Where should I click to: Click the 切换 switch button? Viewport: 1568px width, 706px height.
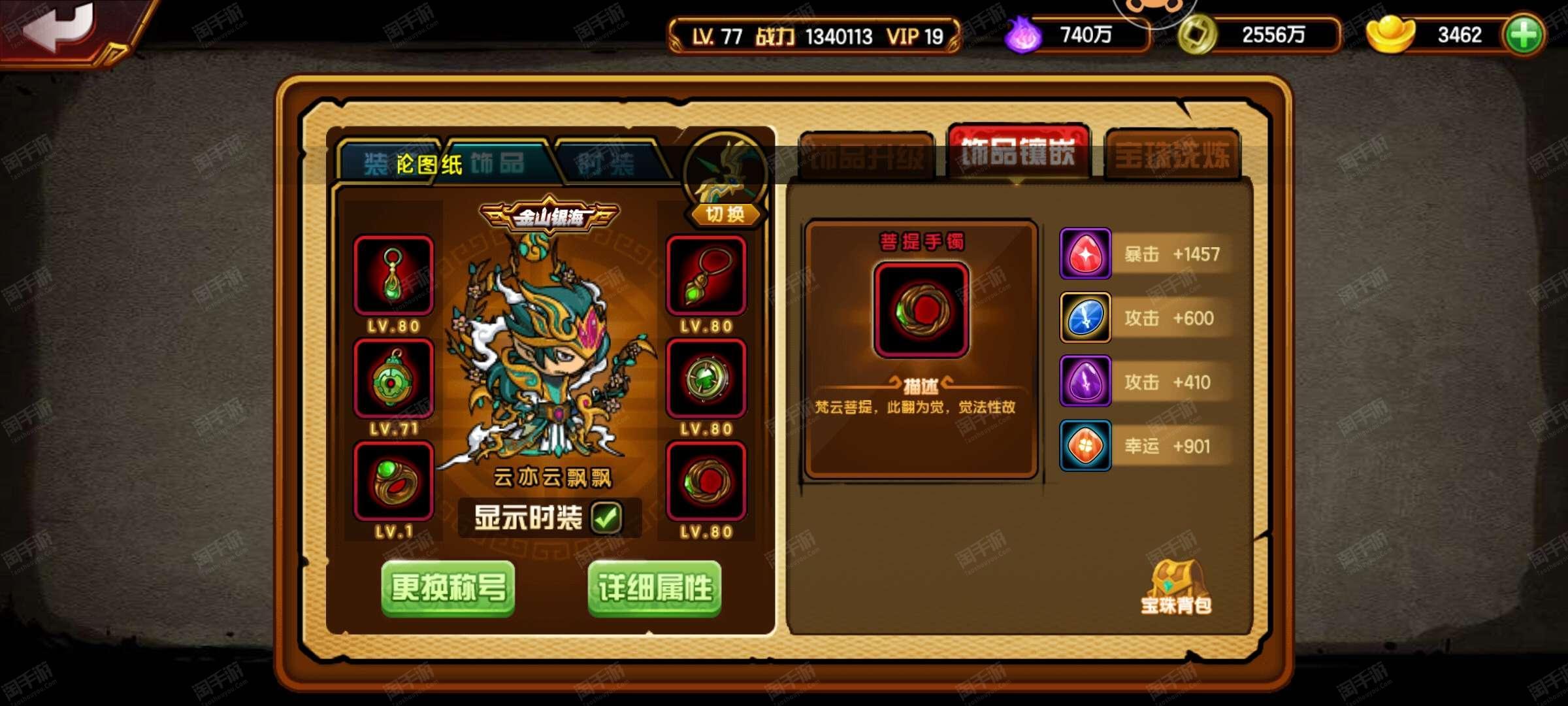click(x=725, y=214)
